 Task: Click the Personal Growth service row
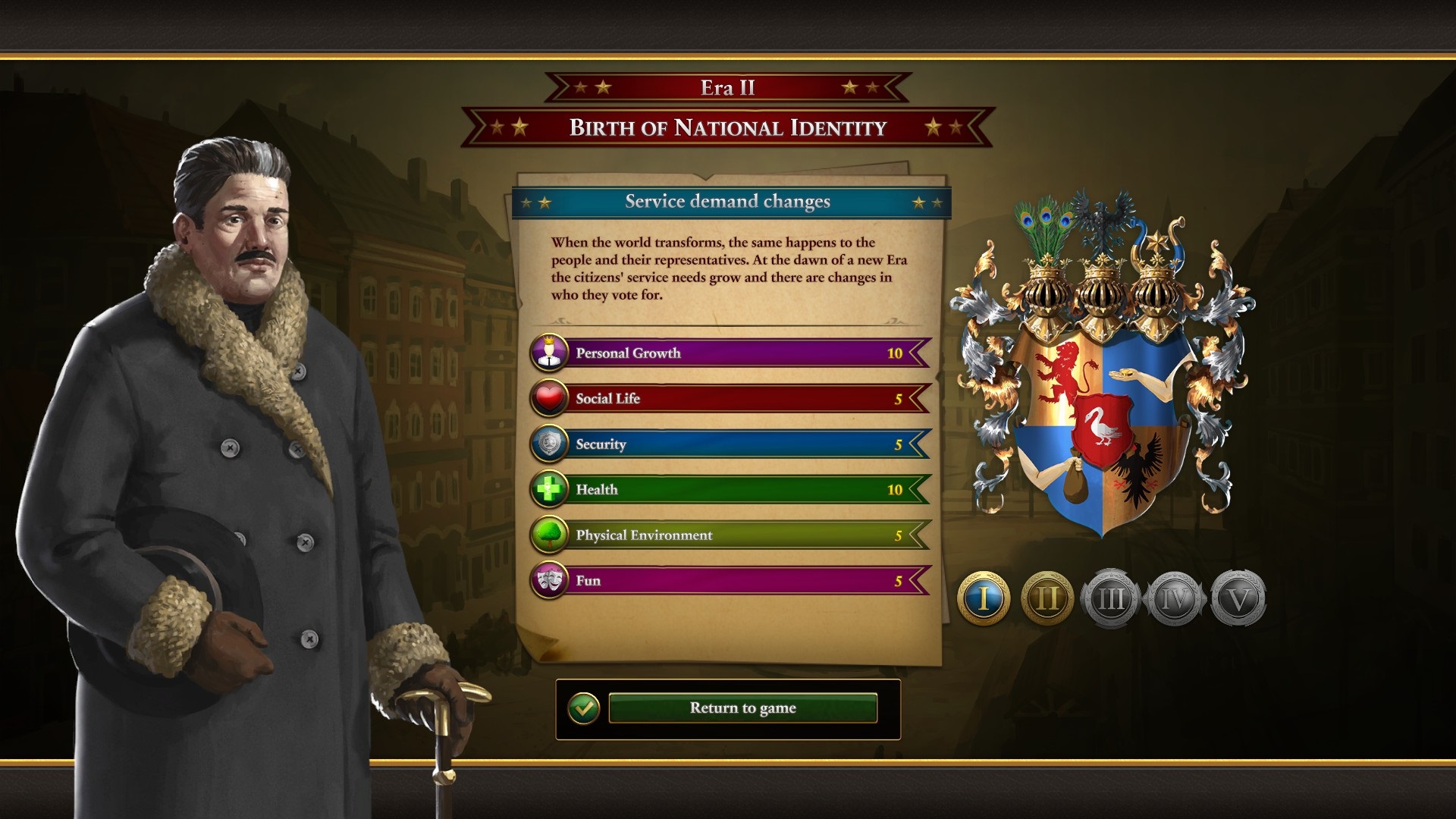pos(730,353)
